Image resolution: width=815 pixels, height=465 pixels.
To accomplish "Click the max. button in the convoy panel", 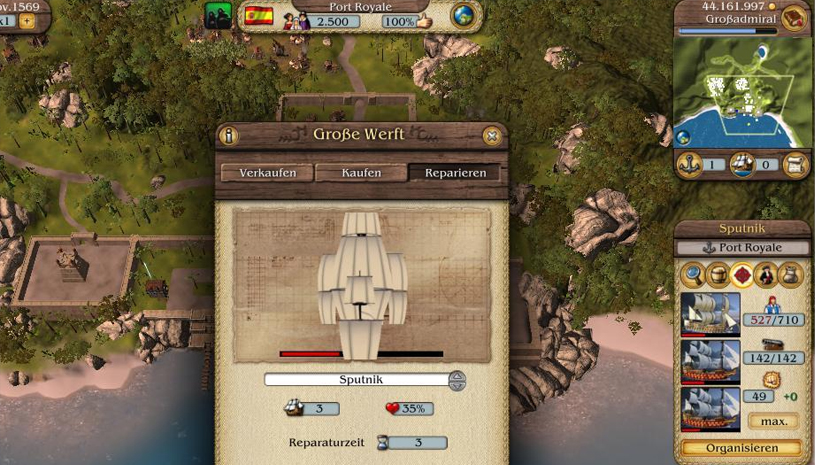I will tap(773, 421).
